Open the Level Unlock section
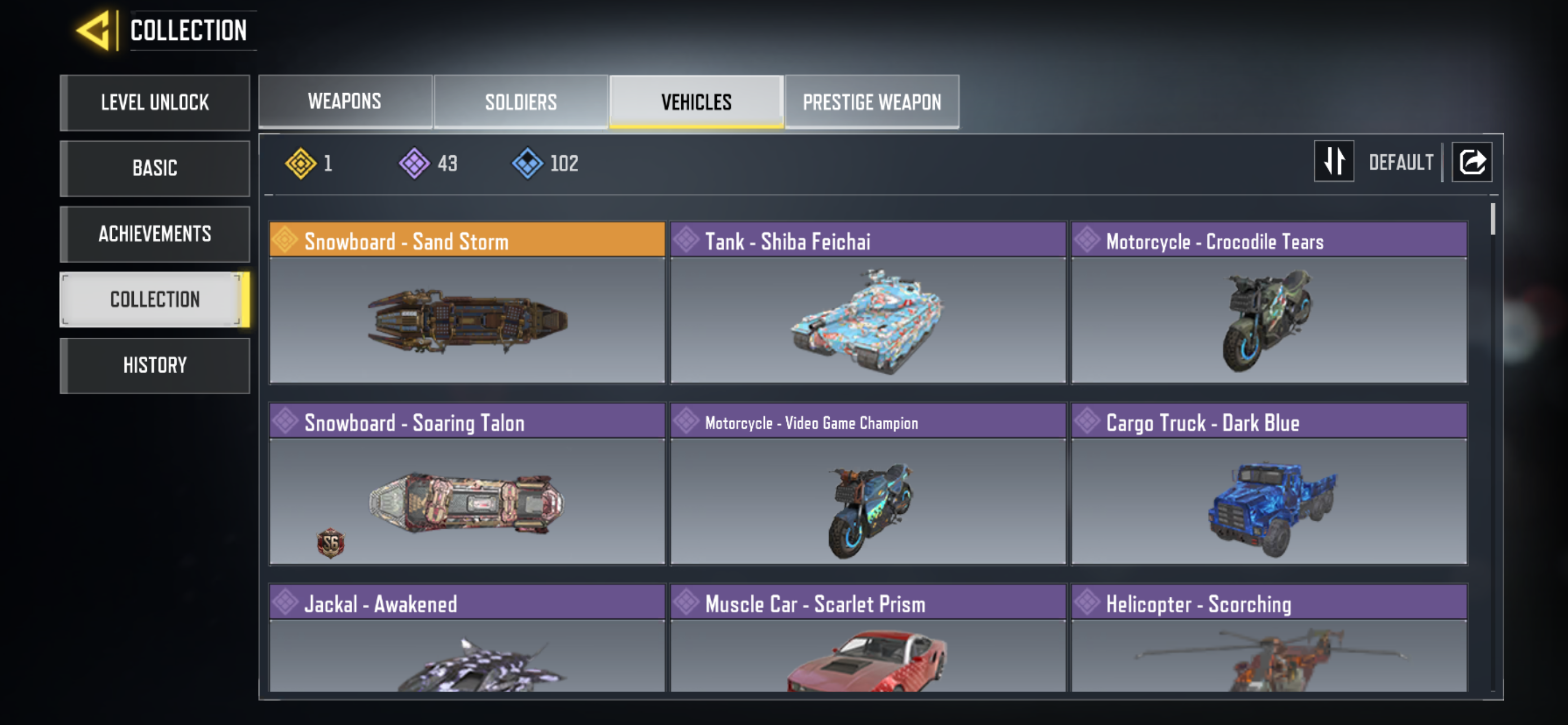The height and width of the screenshot is (725, 1568). [x=155, y=102]
